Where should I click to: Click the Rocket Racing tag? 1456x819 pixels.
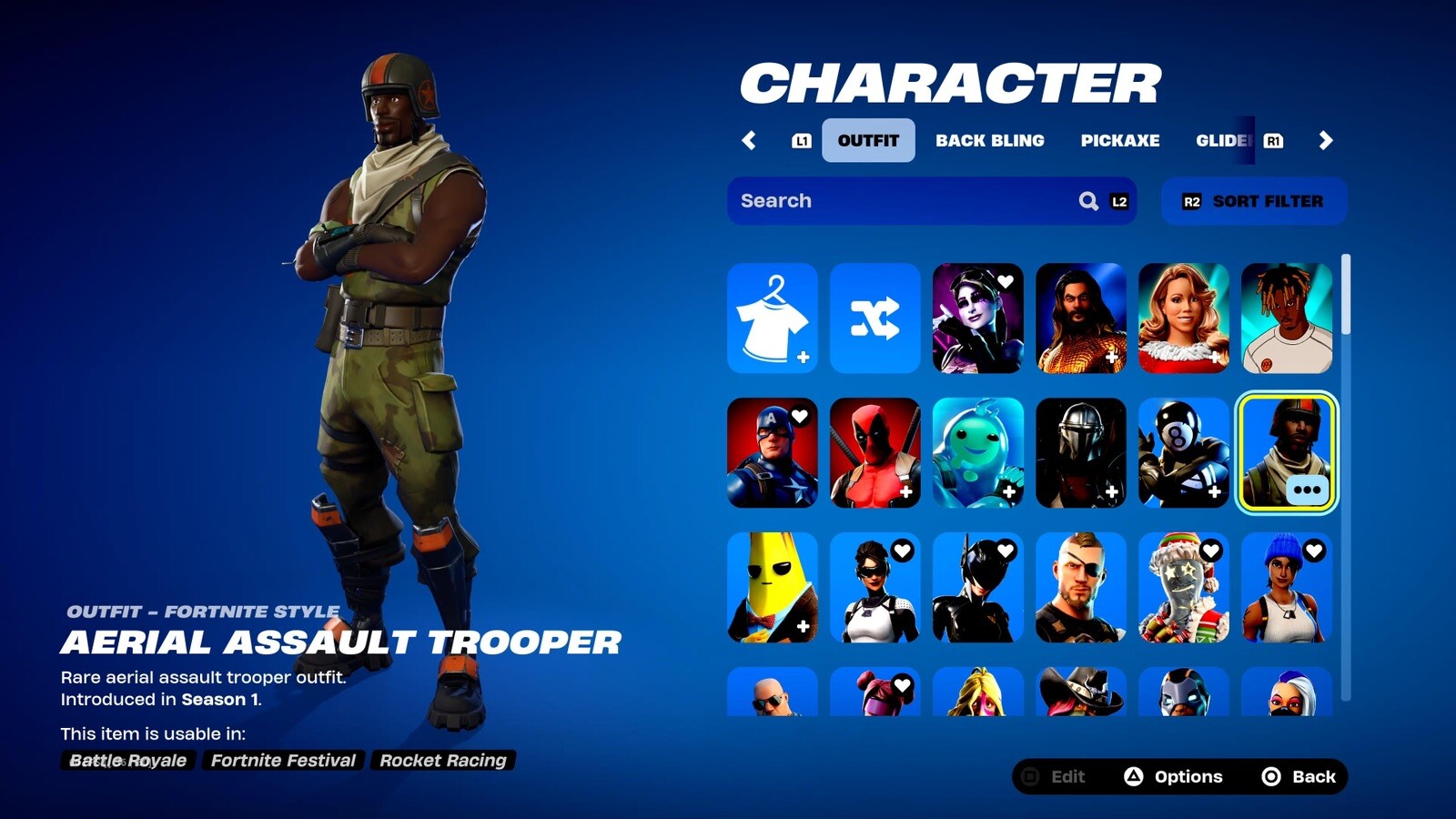point(442,761)
